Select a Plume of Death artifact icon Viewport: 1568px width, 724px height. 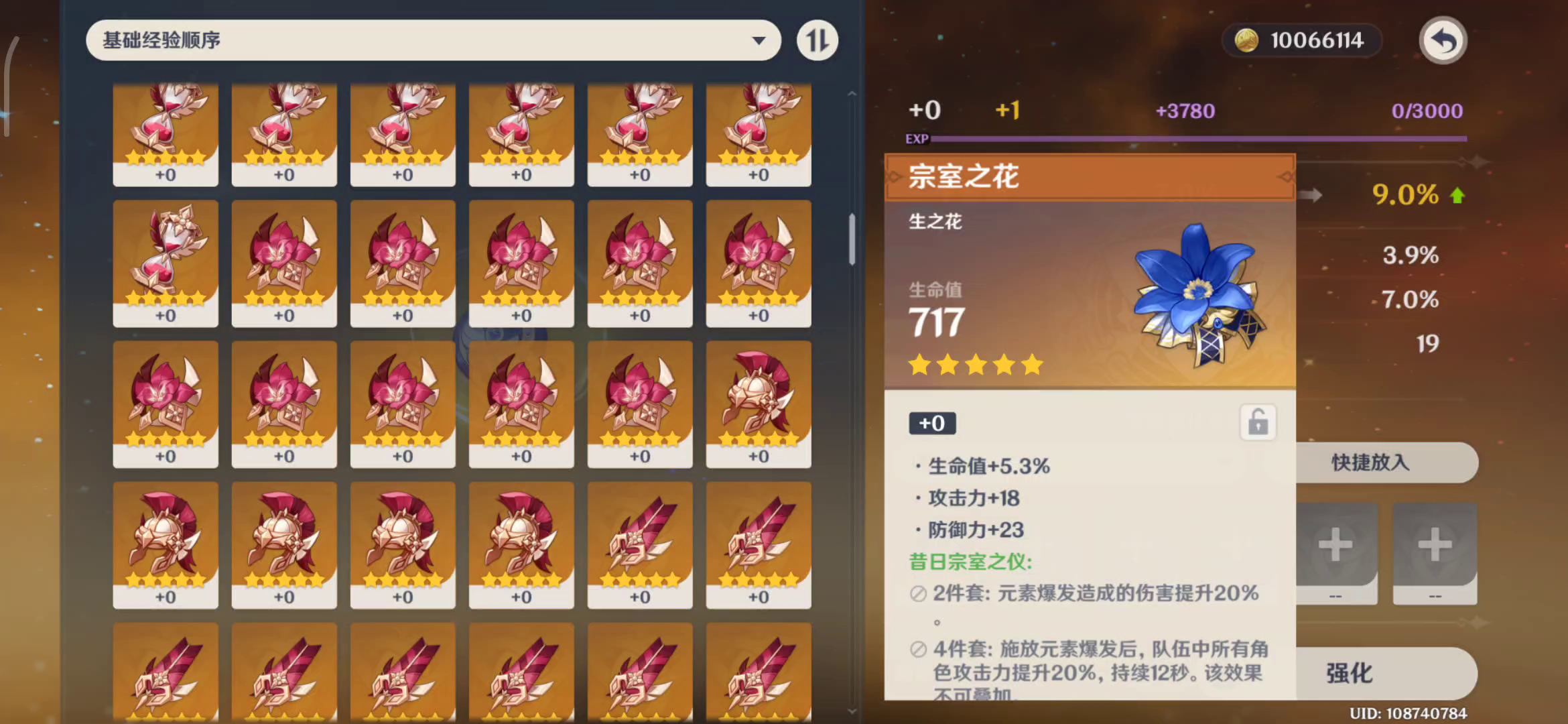[640, 543]
